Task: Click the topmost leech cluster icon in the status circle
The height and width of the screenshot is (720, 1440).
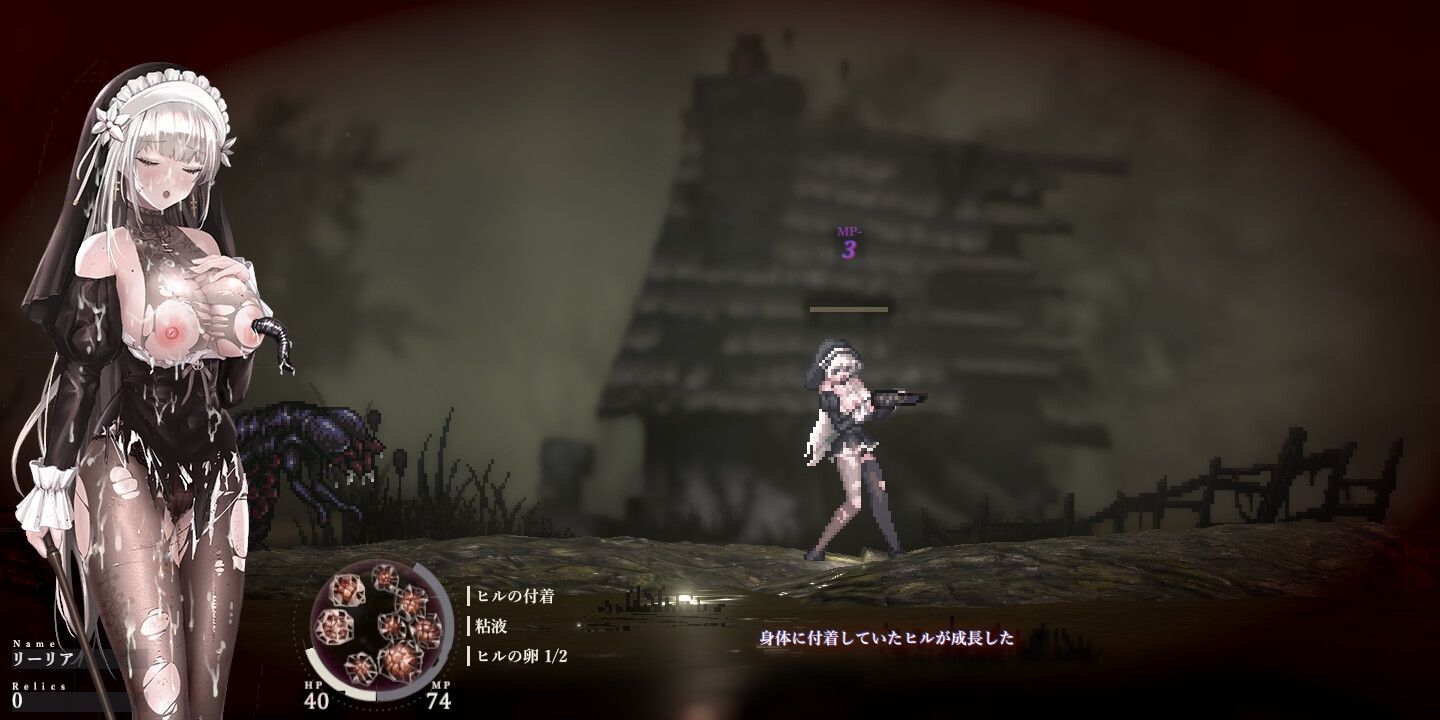Action: click(385, 578)
